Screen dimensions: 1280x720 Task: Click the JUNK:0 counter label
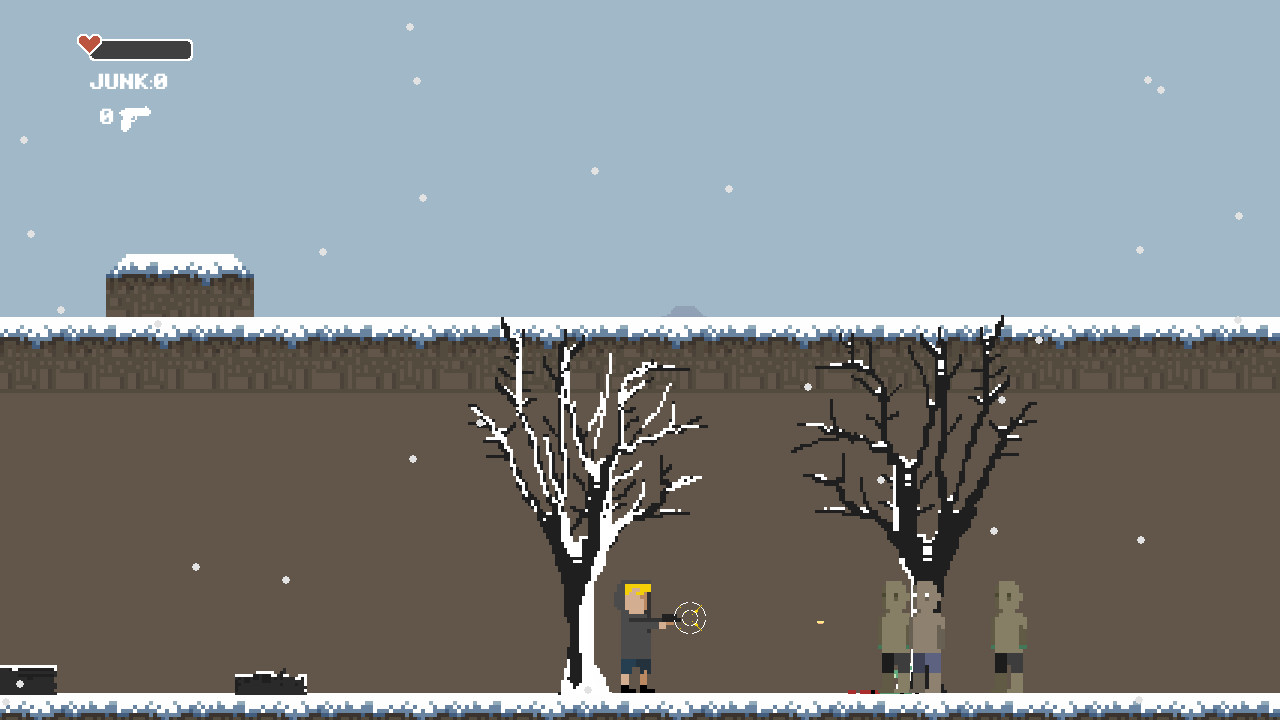point(128,82)
